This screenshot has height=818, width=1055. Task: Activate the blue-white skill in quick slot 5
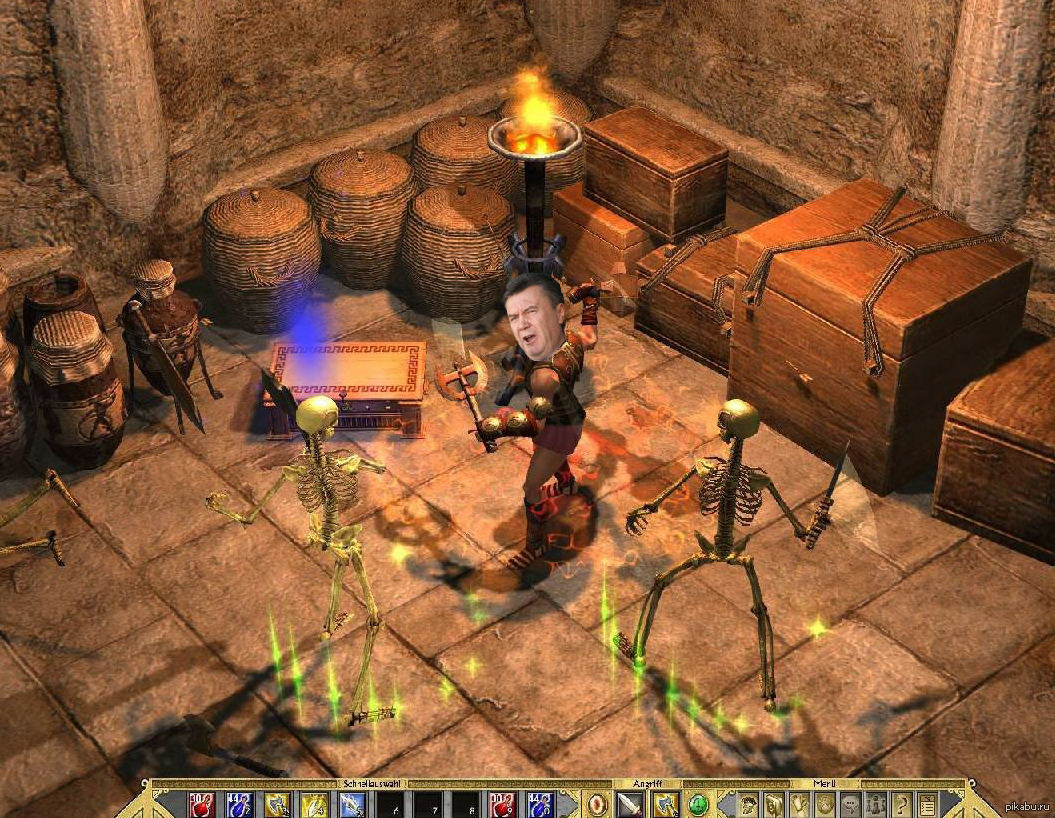(352, 804)
